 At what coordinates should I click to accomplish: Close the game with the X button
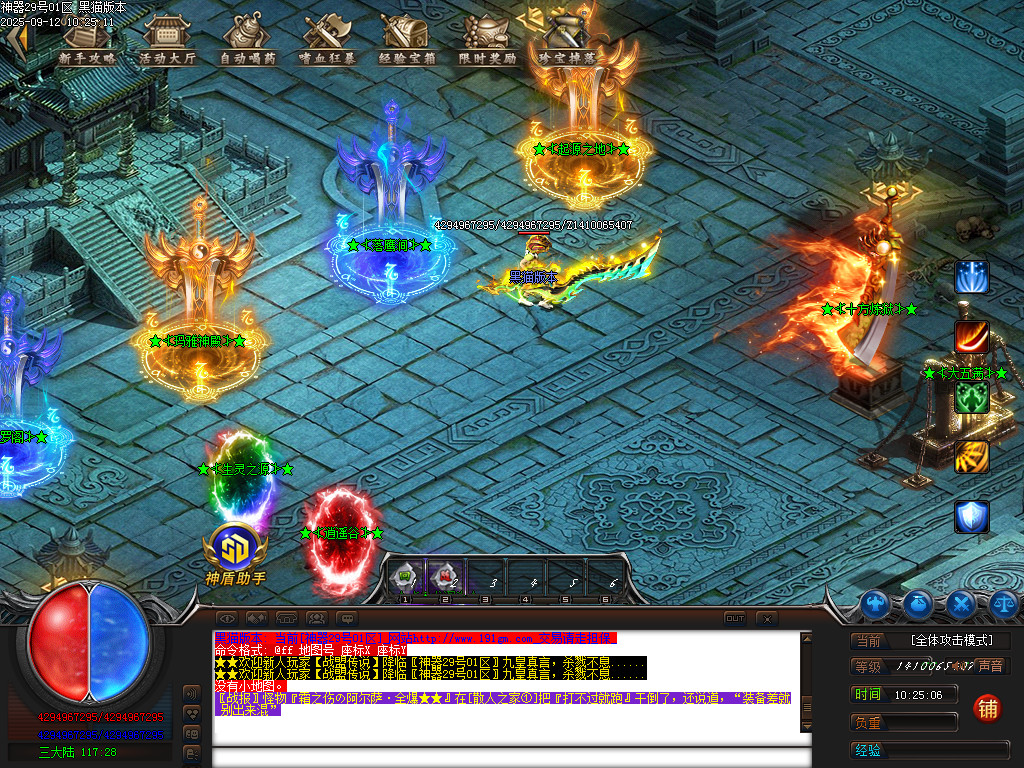766,619
